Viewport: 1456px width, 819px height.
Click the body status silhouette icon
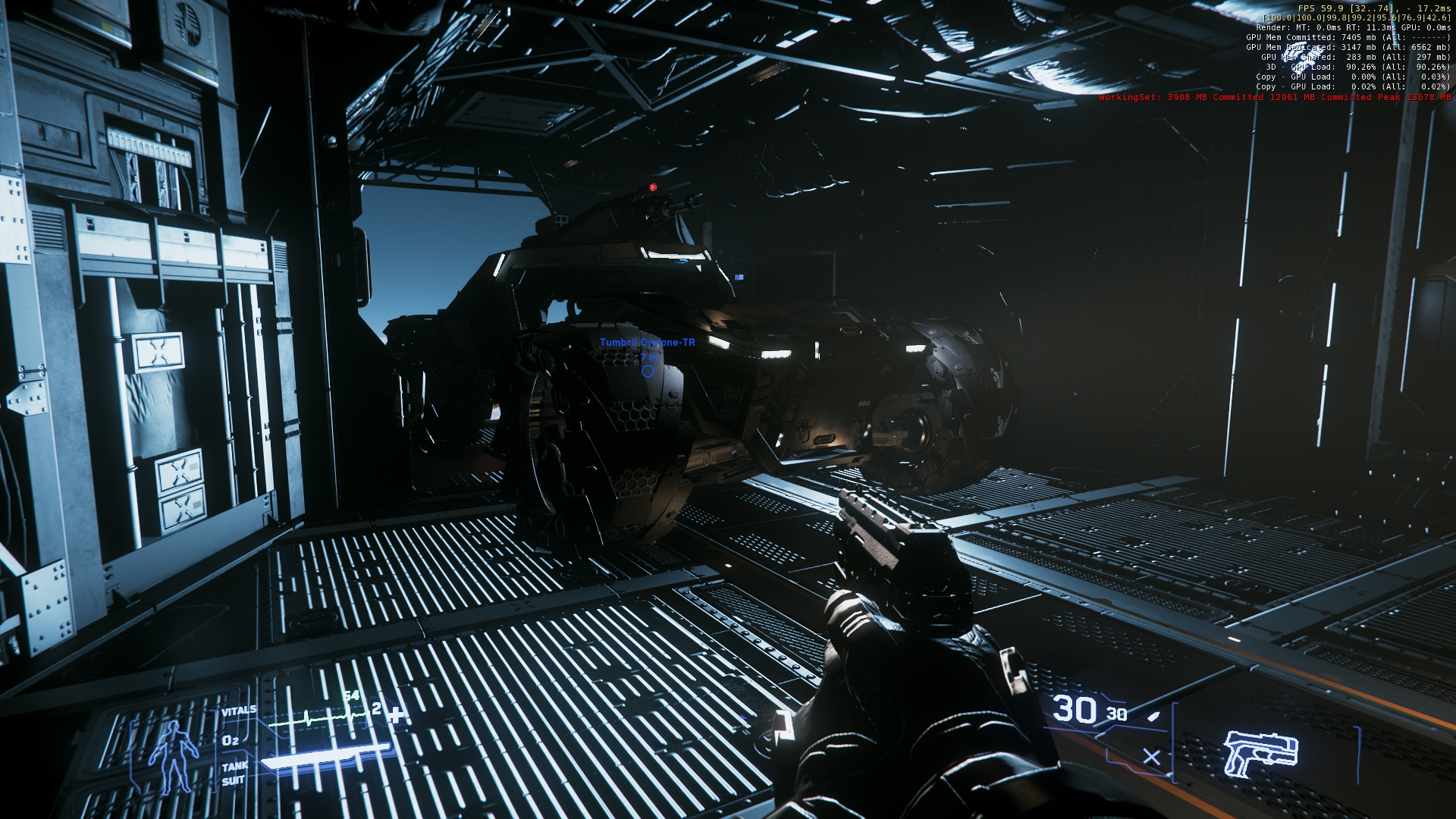pyautogui.click(x=174, y=754)
